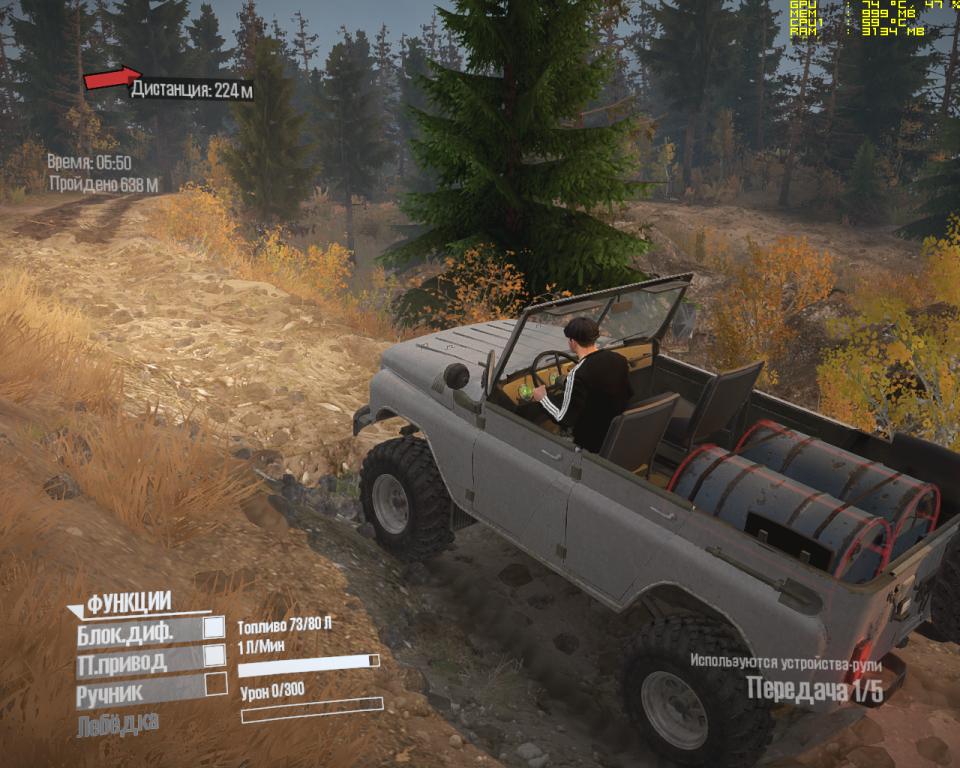960x768 pixels.
Task: Enable the П.привод all-wheel drive checkbox
Action: click(x=214, y=655)
